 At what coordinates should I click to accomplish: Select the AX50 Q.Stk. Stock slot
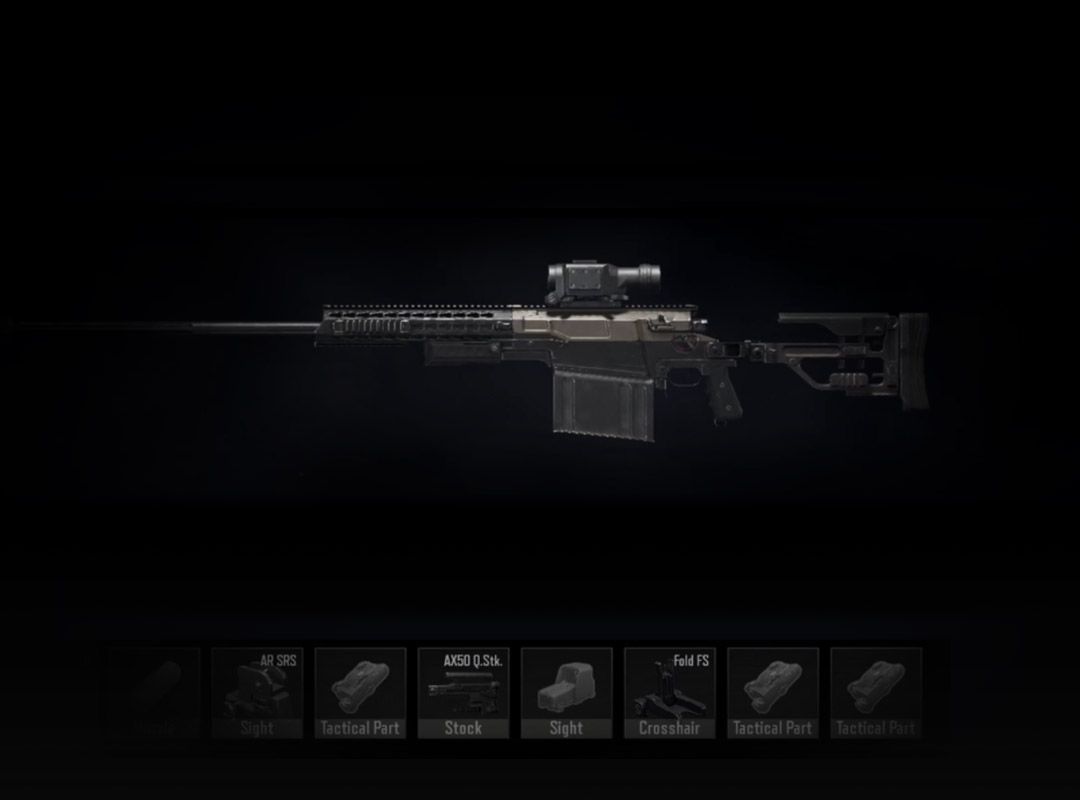(463, 693)
